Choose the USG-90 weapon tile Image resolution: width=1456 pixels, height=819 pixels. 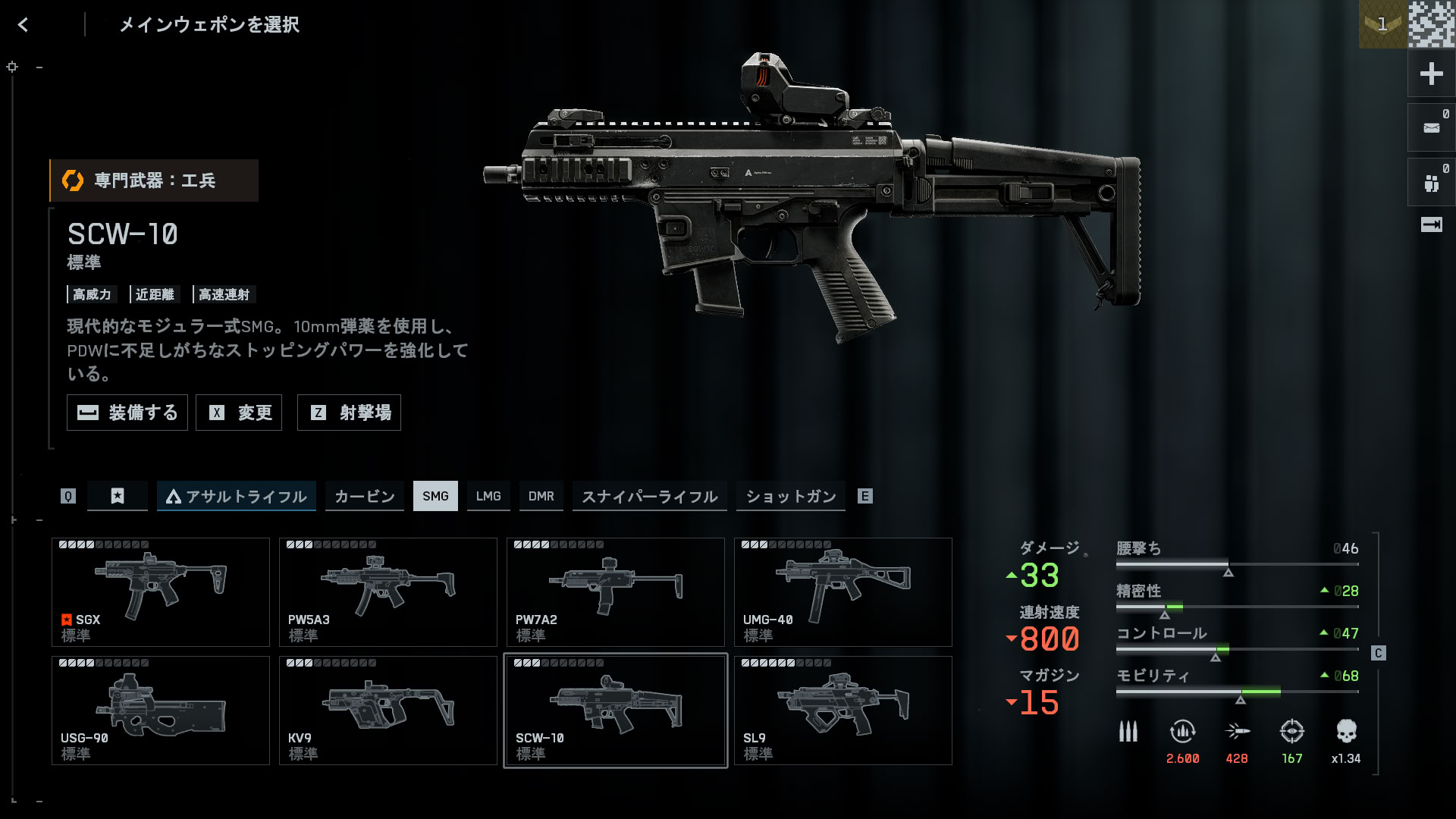click(x=161, y=711)
